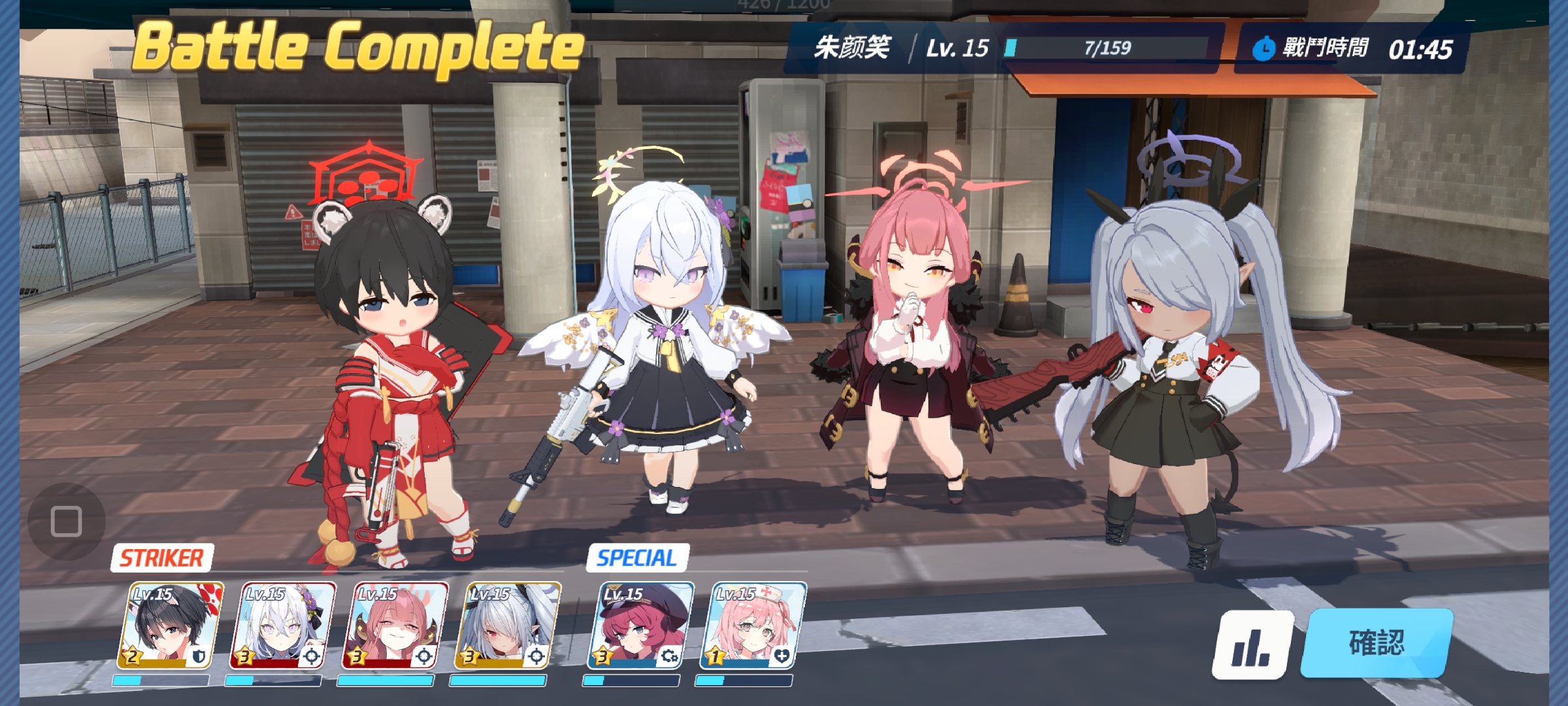The height and width of the screenshot is (706, 1568).
Task: Select the black-haired striker portrait
Action: (x=169, y=626)
